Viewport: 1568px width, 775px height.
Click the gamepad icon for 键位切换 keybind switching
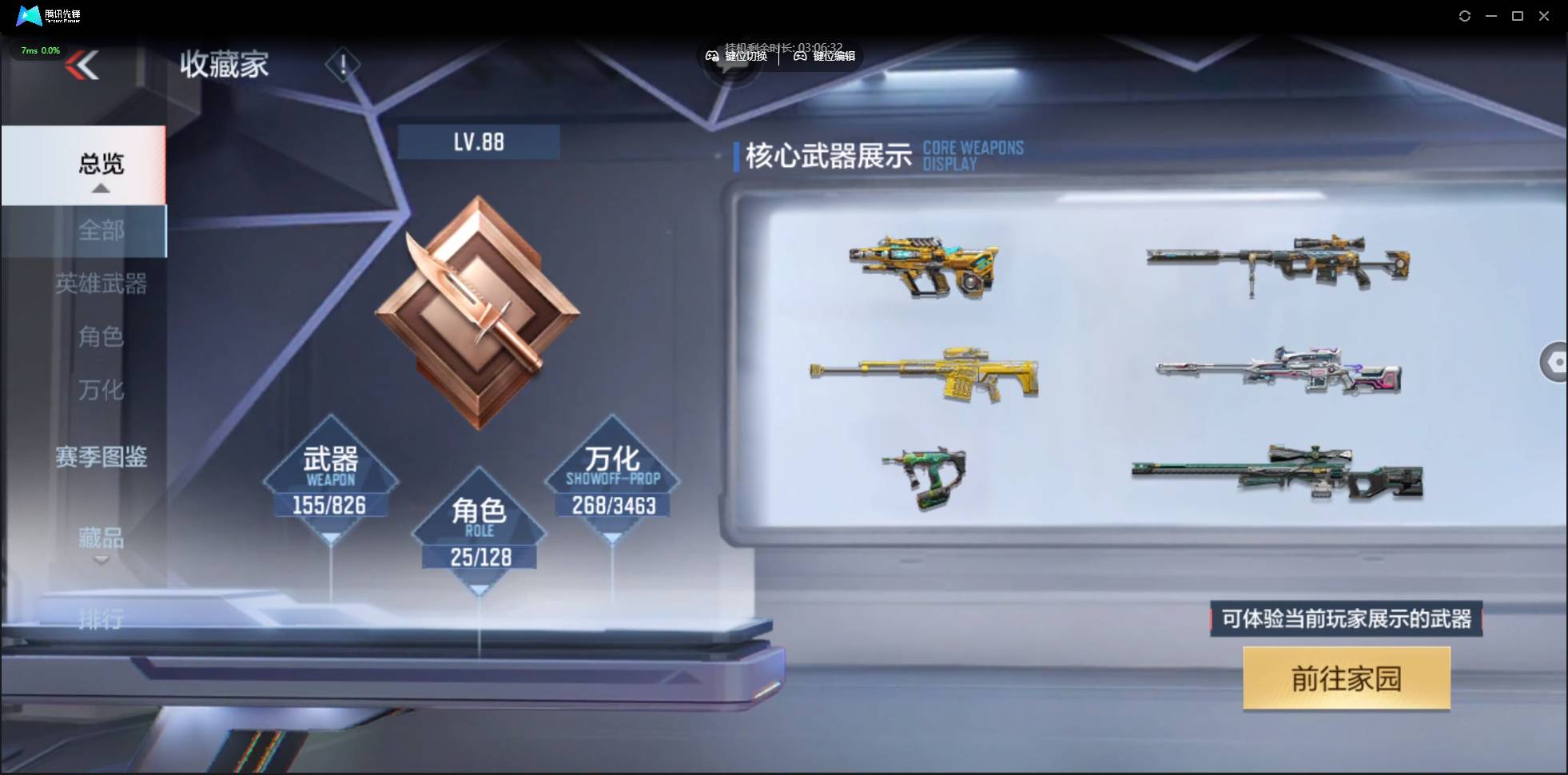click(714, 57)
